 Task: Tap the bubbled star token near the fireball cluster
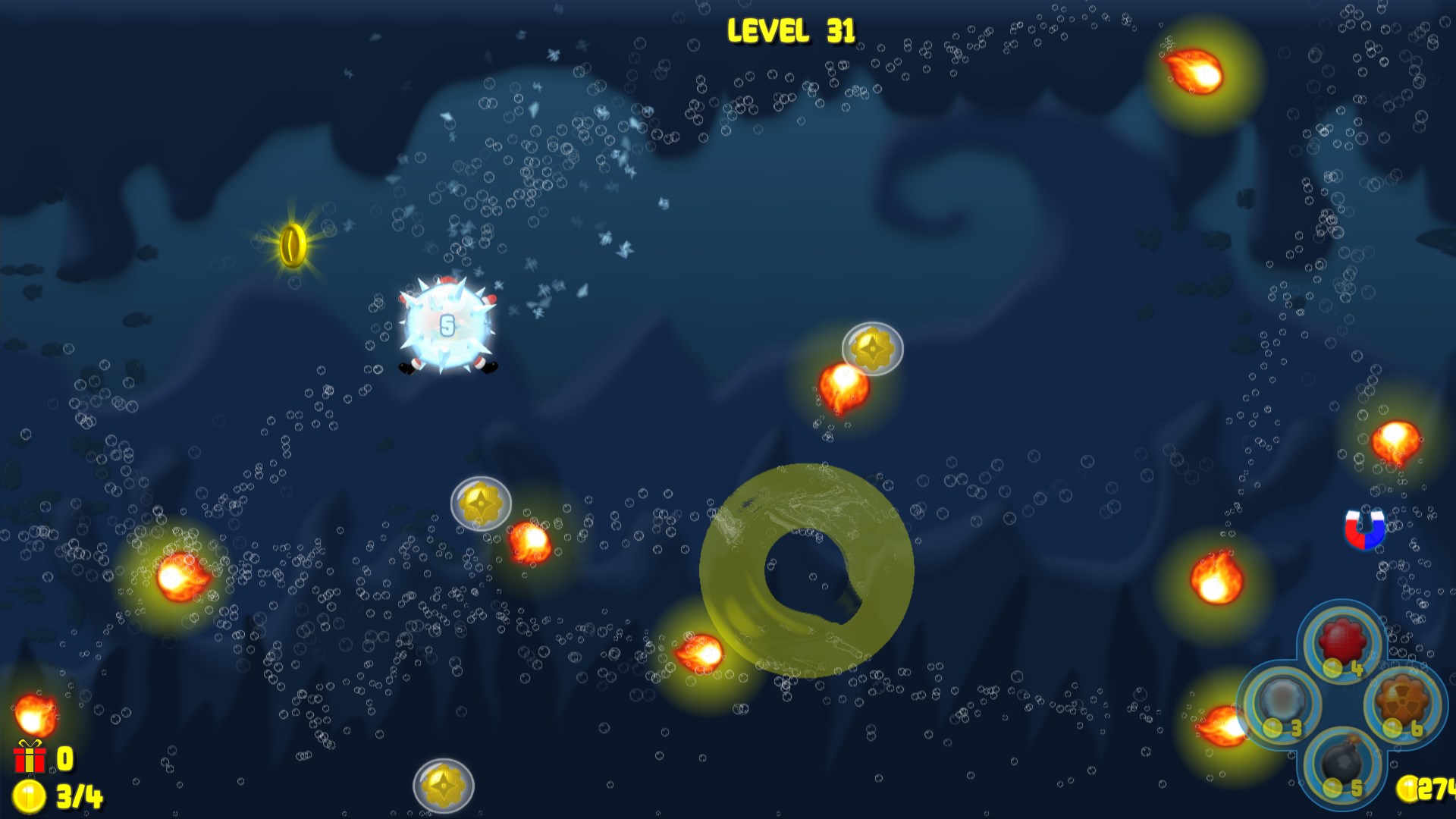[872, 348]
